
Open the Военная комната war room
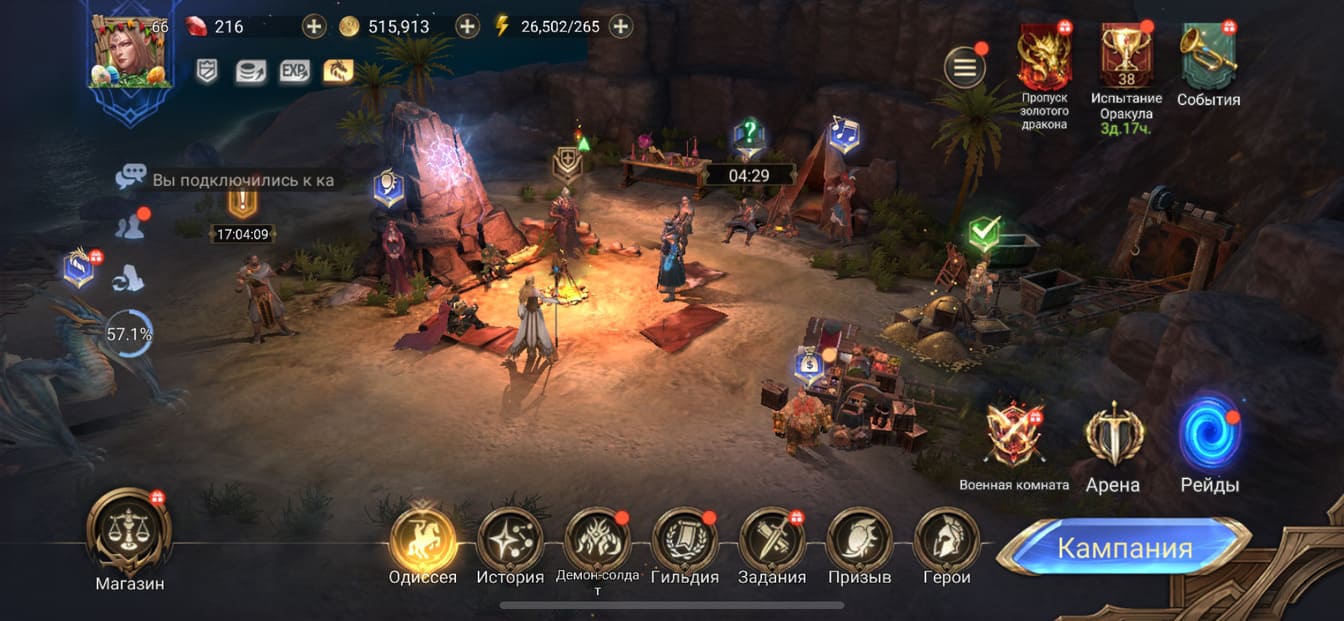point(1014,434)
